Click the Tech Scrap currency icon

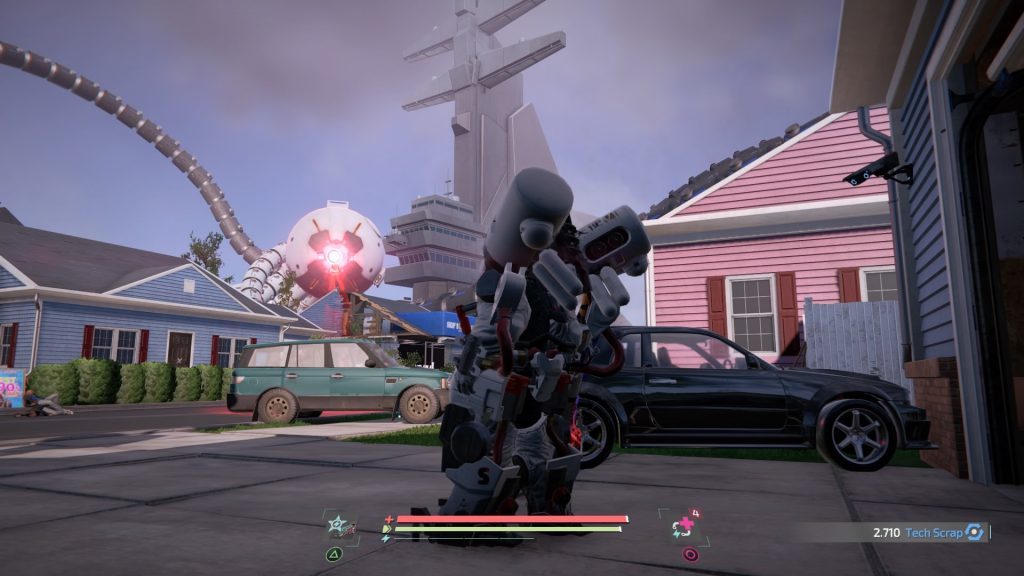[974, 533]
